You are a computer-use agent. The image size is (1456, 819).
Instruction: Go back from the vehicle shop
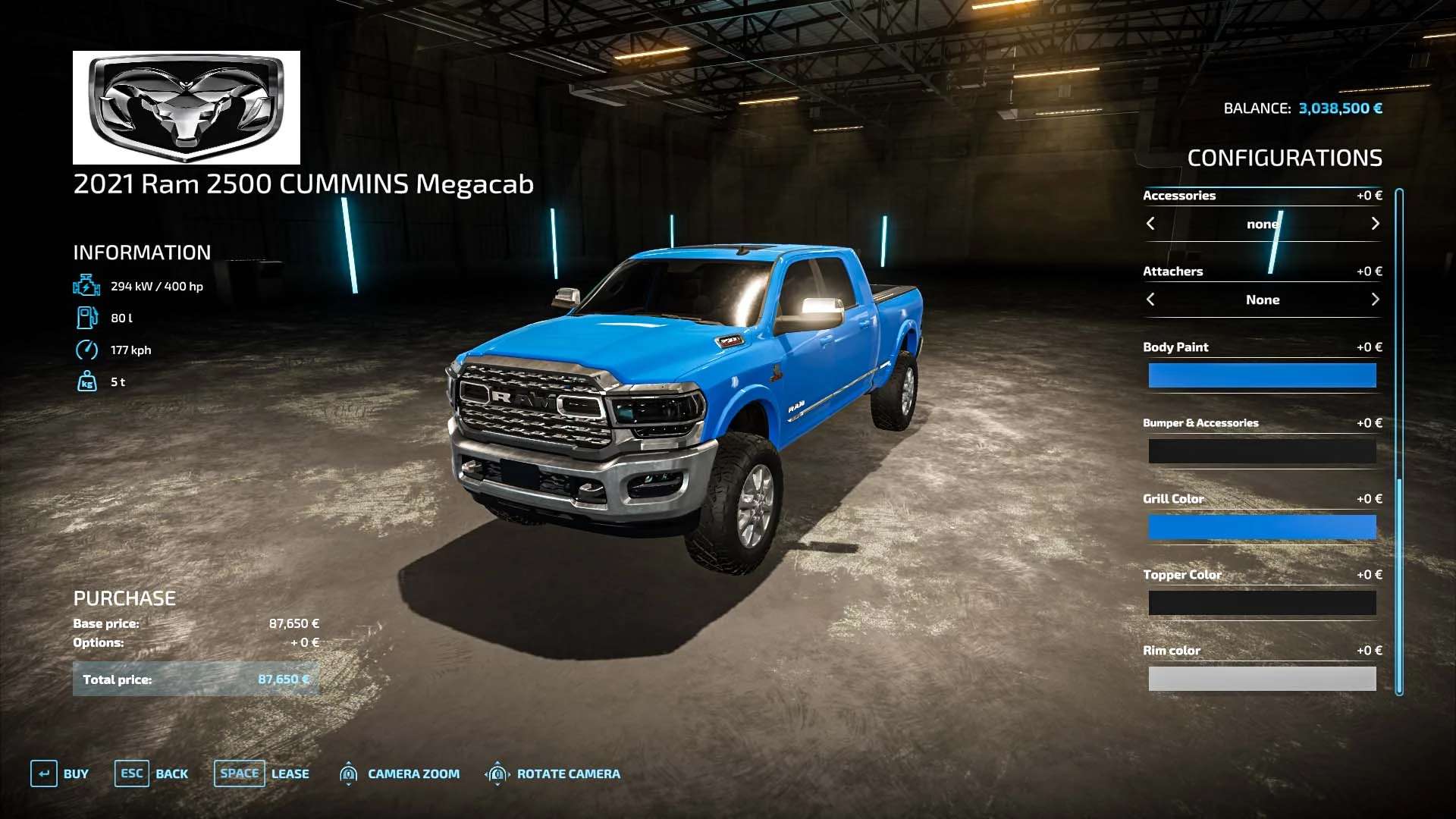point(152,773)
